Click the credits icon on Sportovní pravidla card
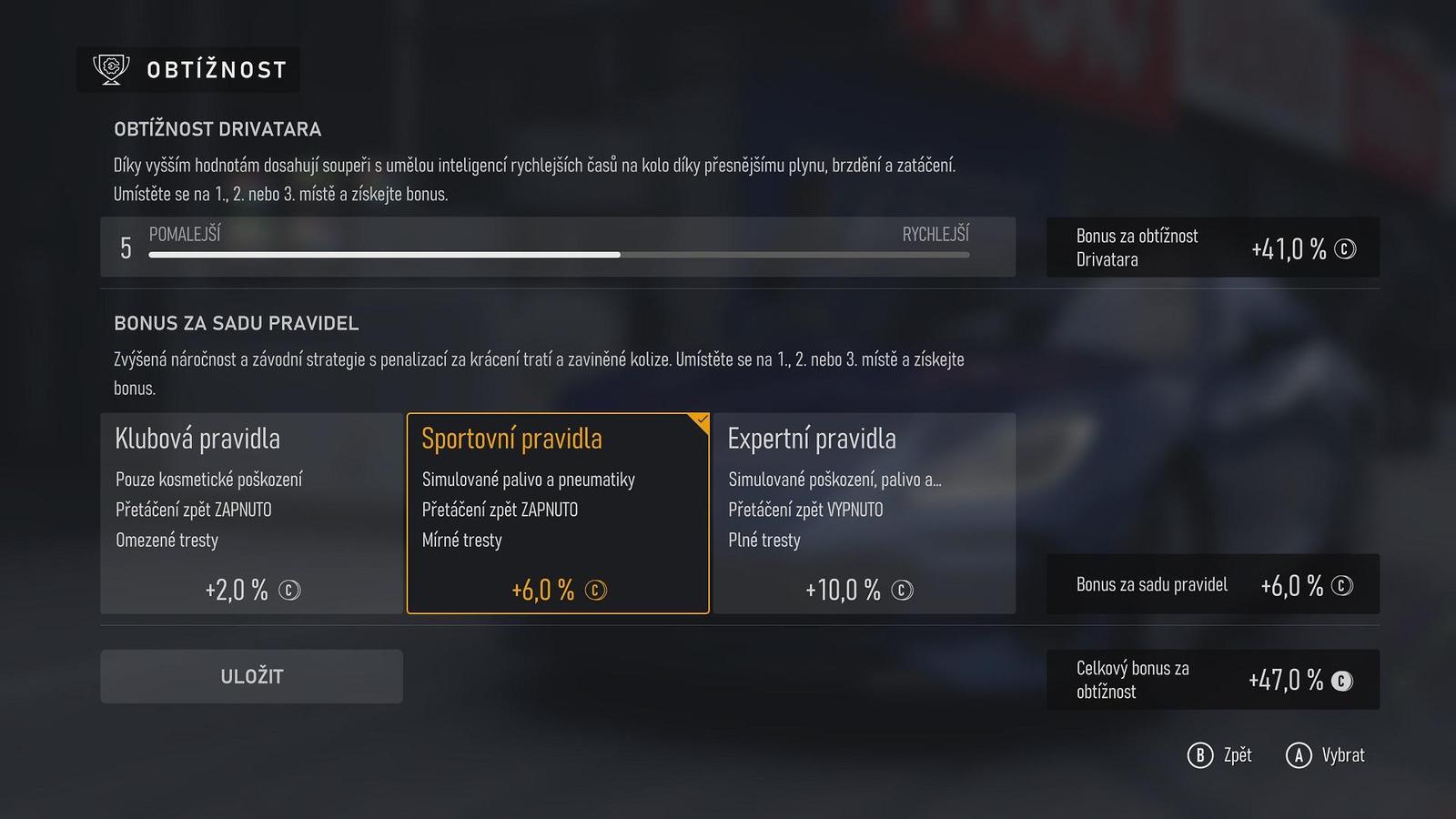1456x819 pixels. tap(596, 591)
